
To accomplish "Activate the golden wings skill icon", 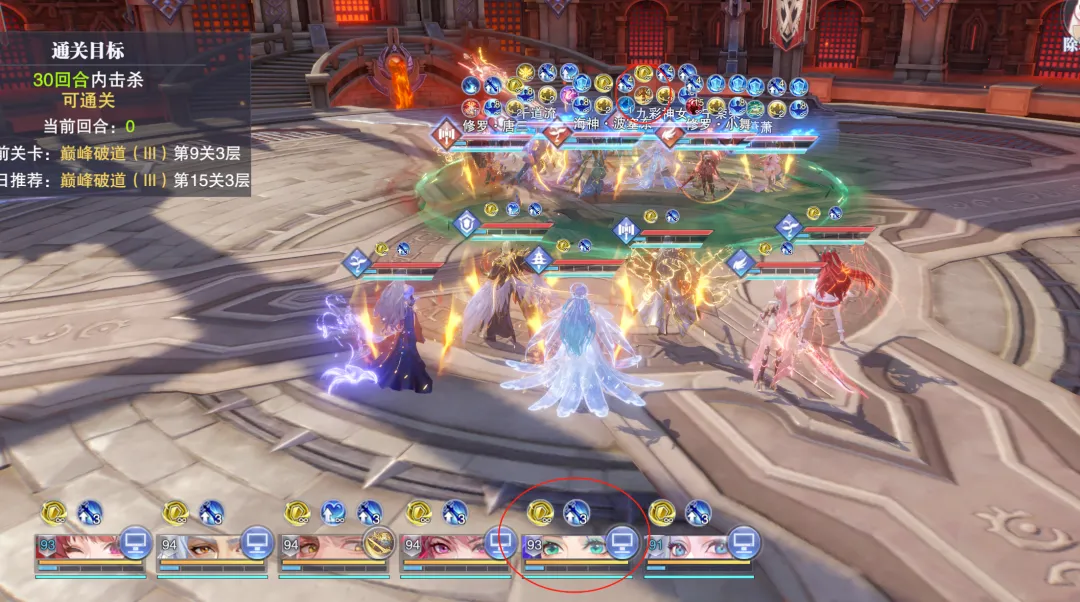I will pos(377,542).
